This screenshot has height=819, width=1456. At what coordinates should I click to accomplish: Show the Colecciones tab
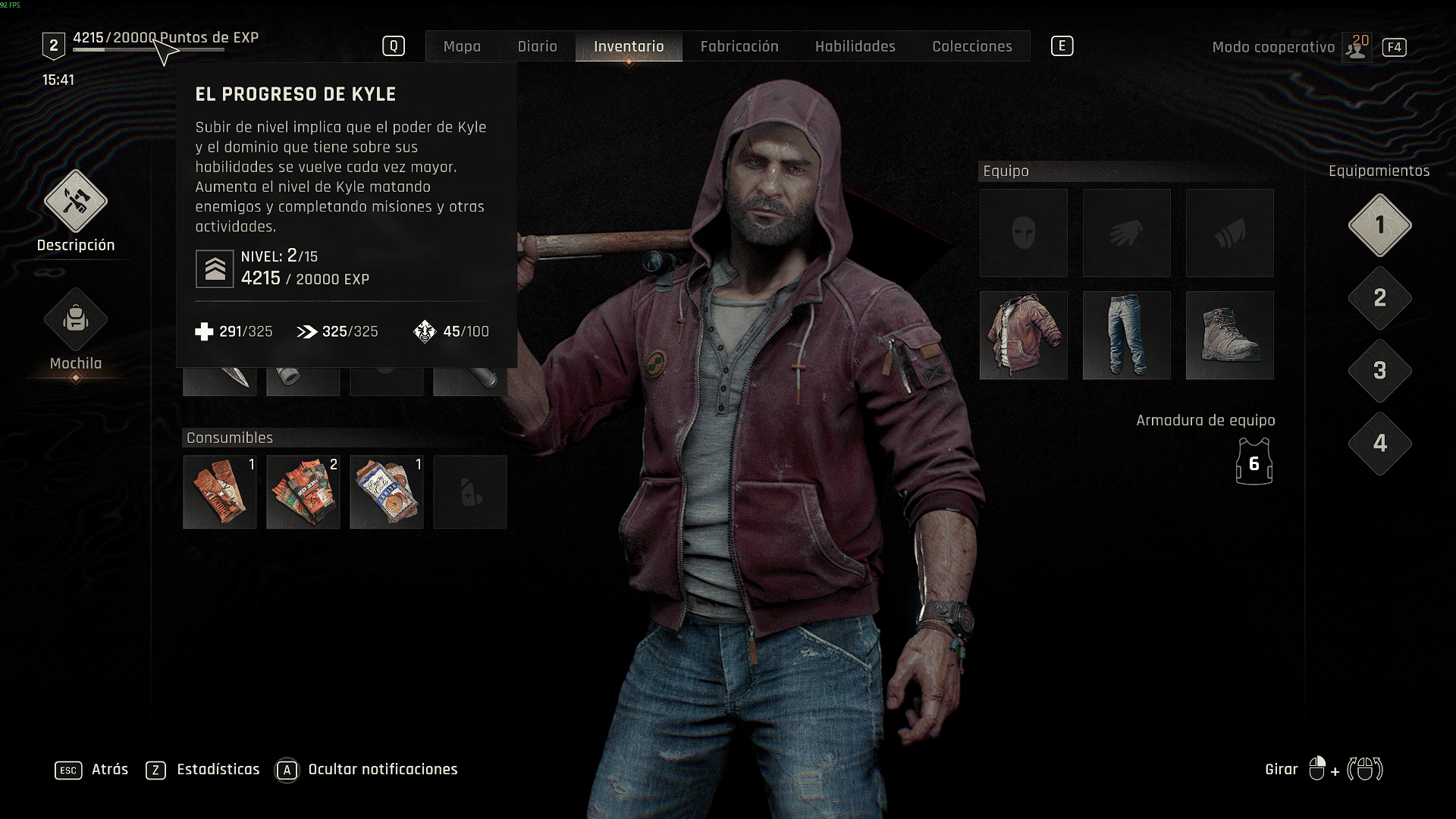tap(972, 46)
